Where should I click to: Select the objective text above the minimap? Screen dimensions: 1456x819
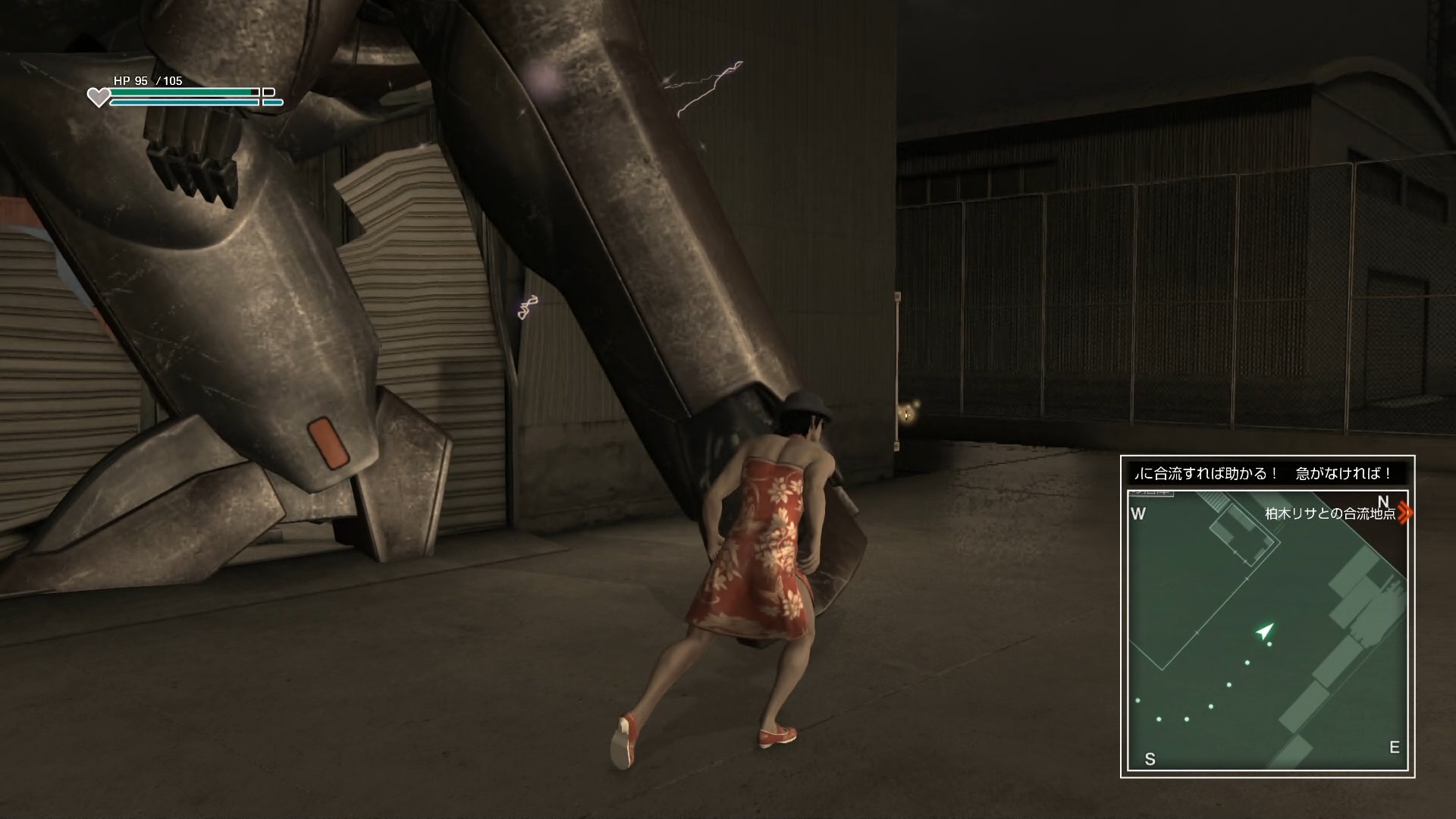1267,474
